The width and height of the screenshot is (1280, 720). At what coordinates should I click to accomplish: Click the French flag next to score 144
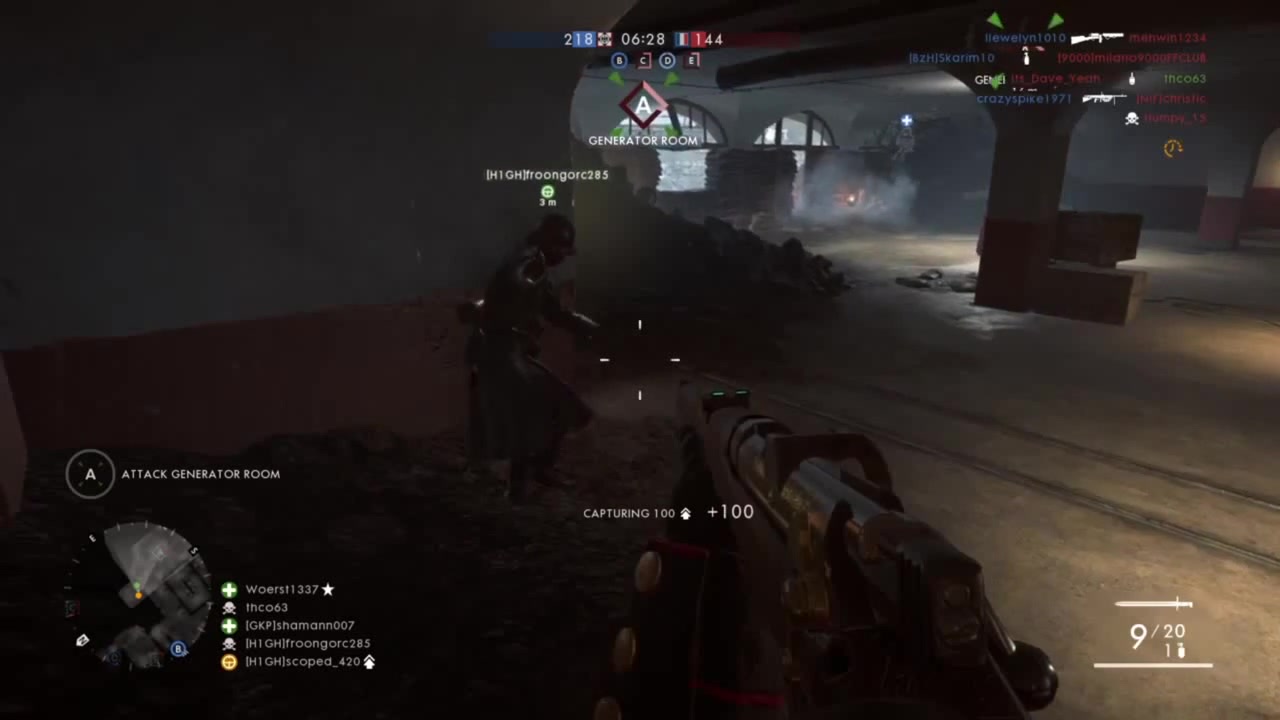[x=680, y=39]
